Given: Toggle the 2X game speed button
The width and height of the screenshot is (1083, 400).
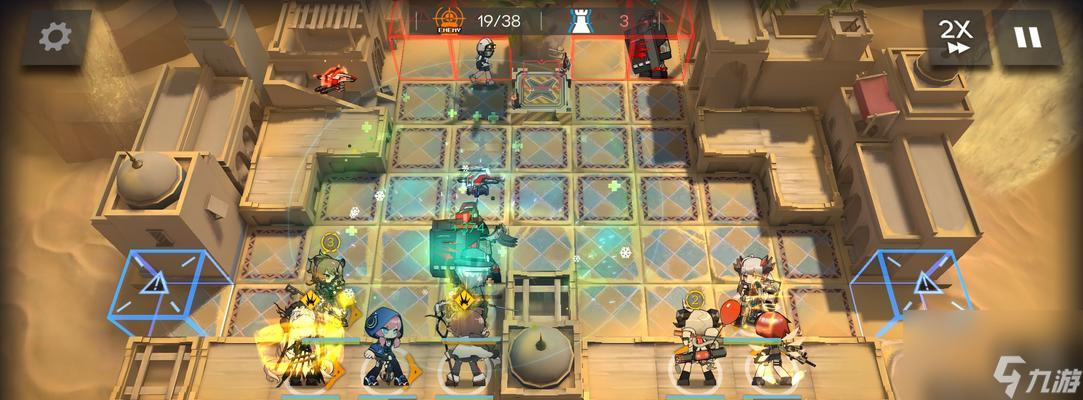Looking at the screenshot, I should point(956,38).
